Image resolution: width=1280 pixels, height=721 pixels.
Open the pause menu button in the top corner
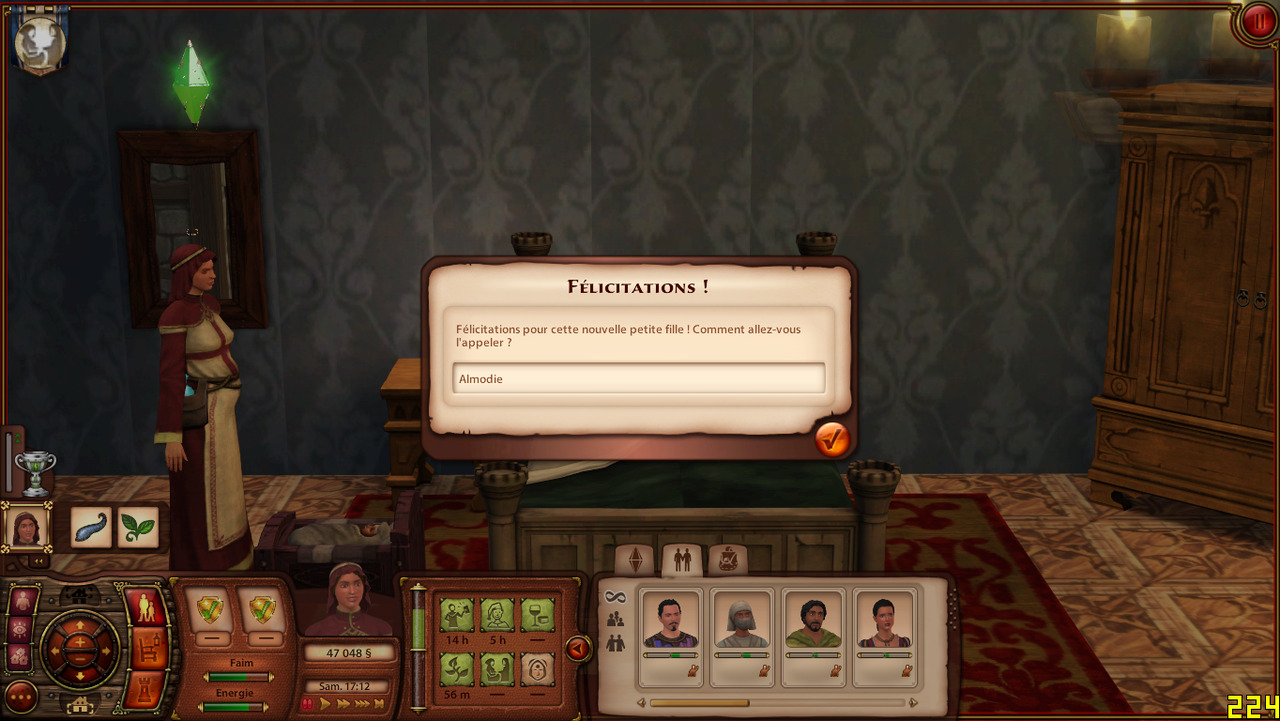[x=1257, y=22]
